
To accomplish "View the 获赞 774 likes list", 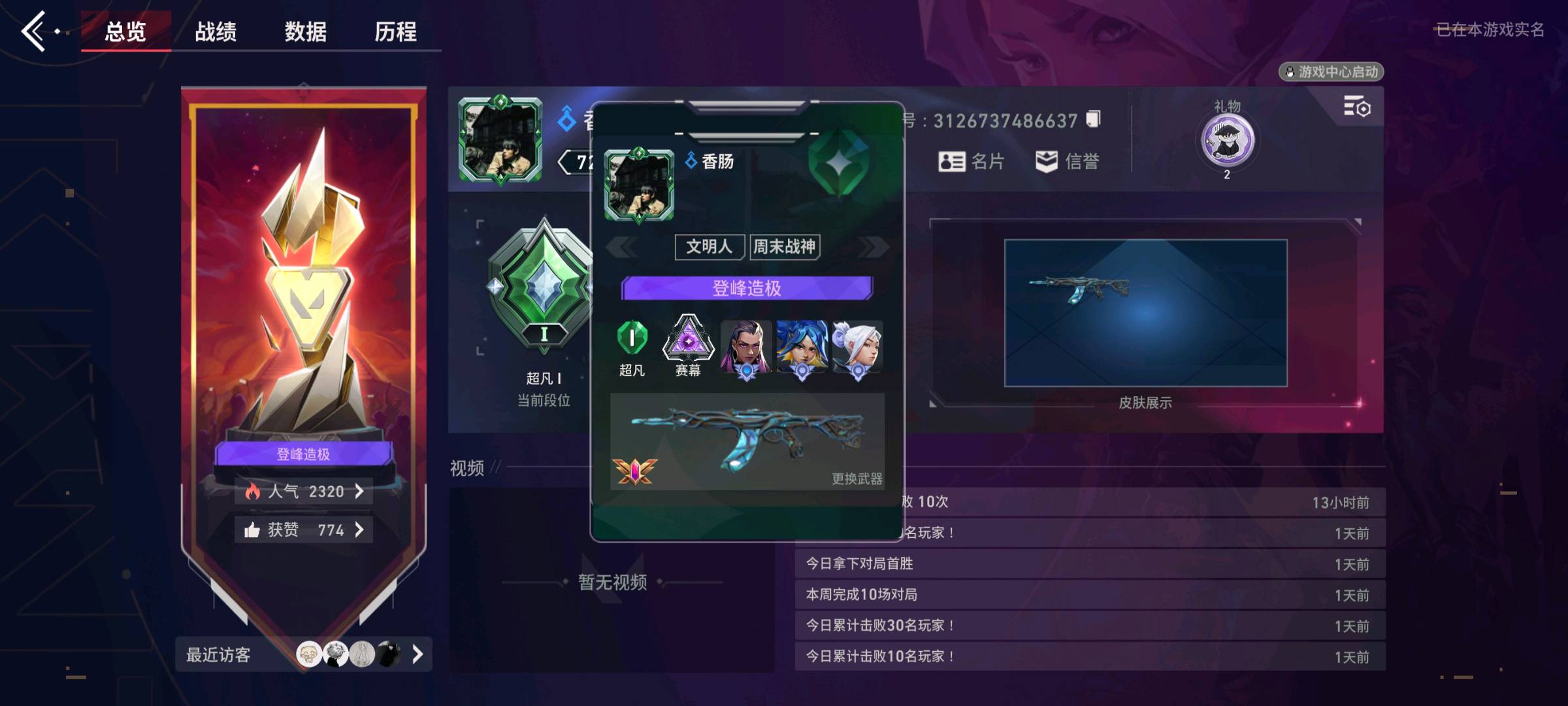I will pyautogui.click(x=304, y=529).
